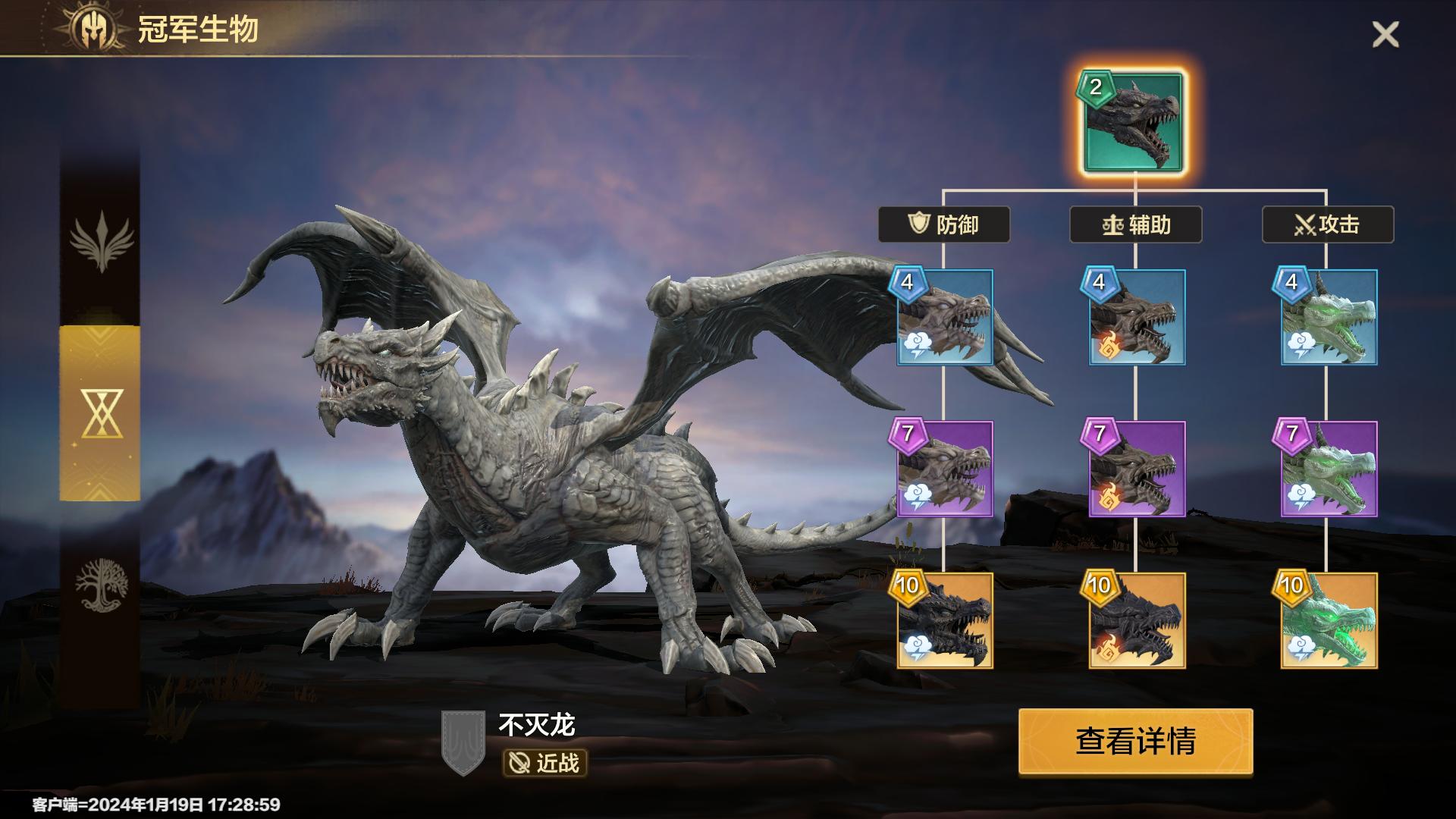Open the 查看详情 details button
Image resolution: width=1456 pixels, height=819 pixels.
coord(1135,741)
